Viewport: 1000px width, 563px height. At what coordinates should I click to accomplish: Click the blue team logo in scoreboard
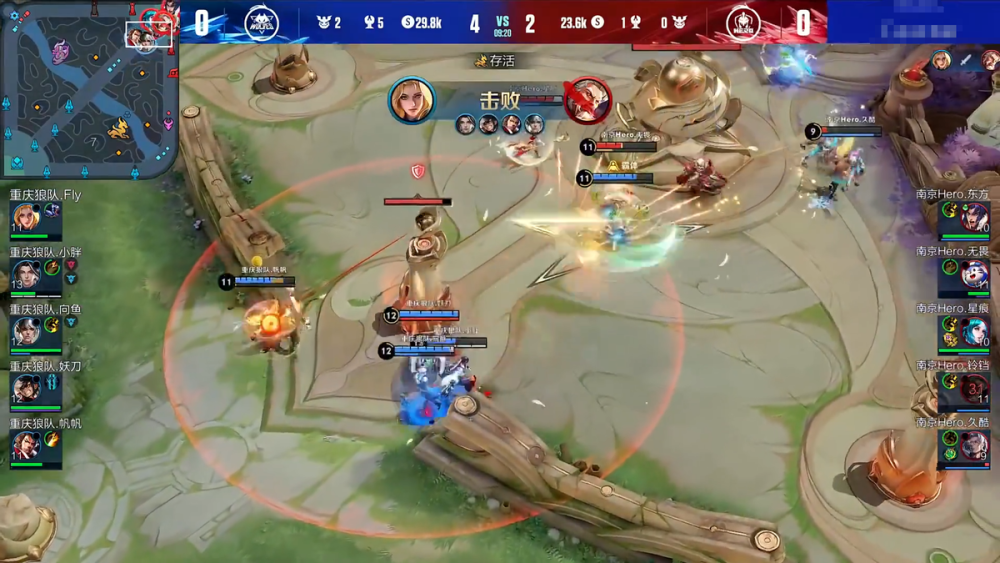click(x=262, y=22)
